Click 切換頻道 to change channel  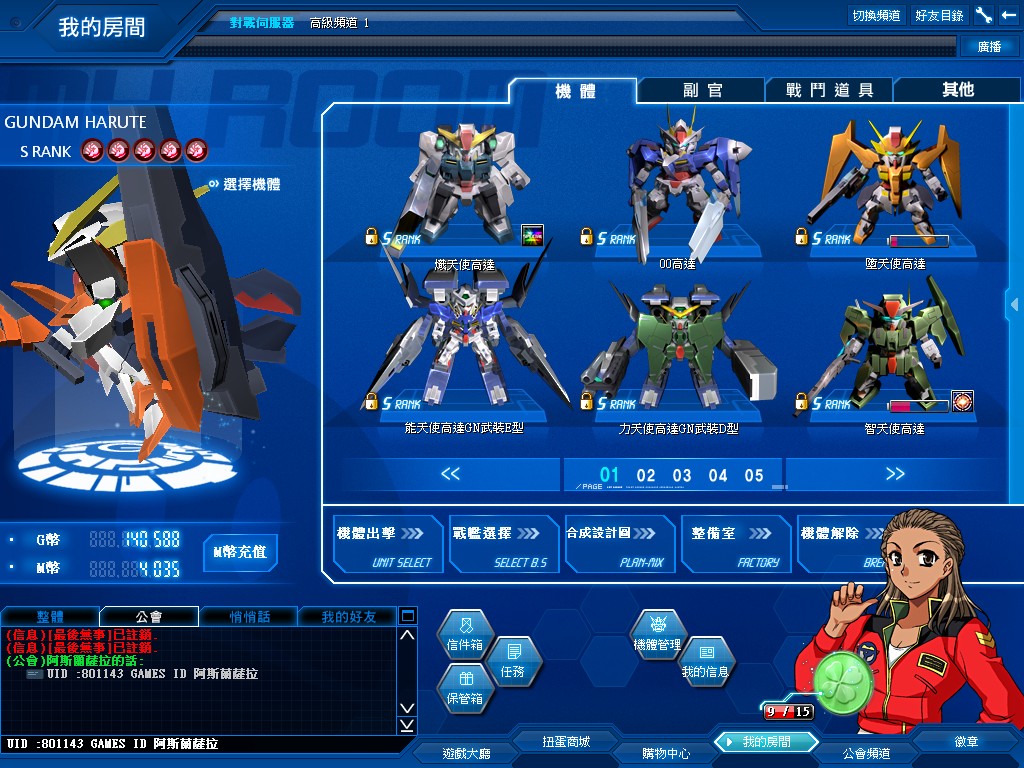[876, 16]
